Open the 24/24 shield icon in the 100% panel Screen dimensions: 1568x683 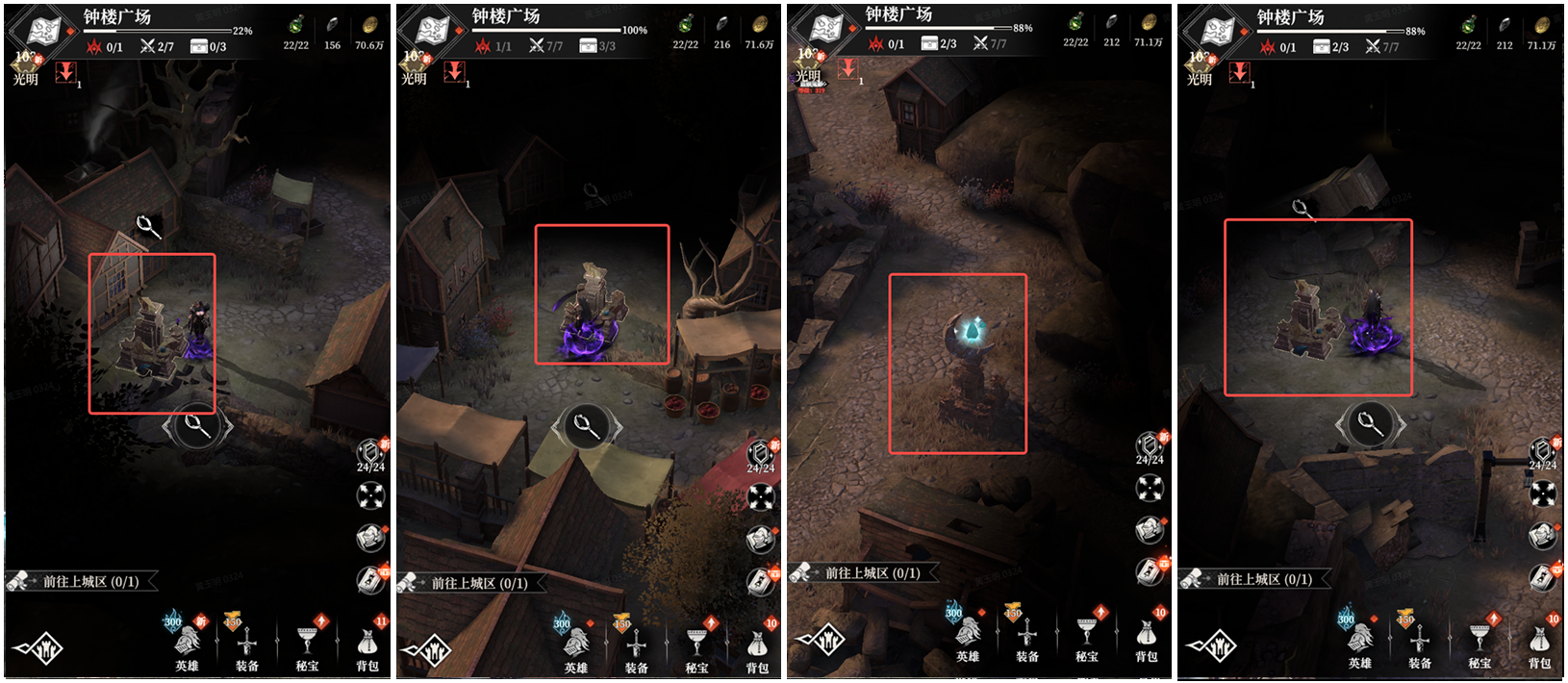click(760, 452)
